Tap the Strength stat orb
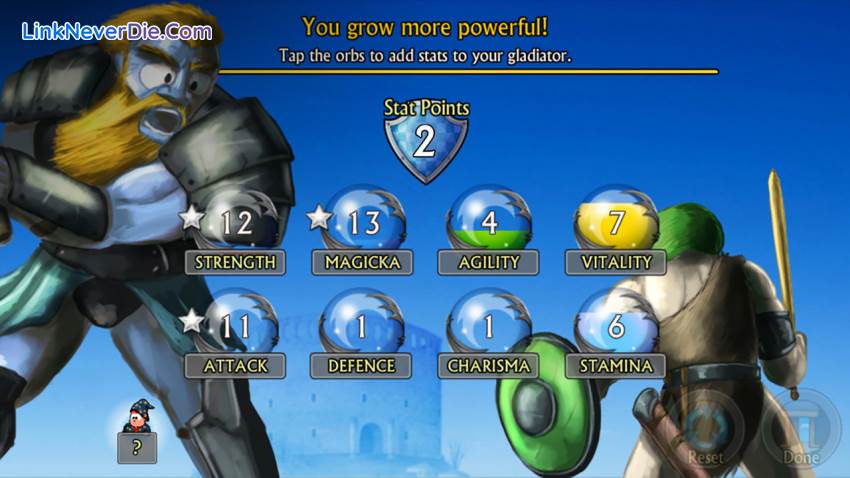850x478 pixels. point(236,221)
